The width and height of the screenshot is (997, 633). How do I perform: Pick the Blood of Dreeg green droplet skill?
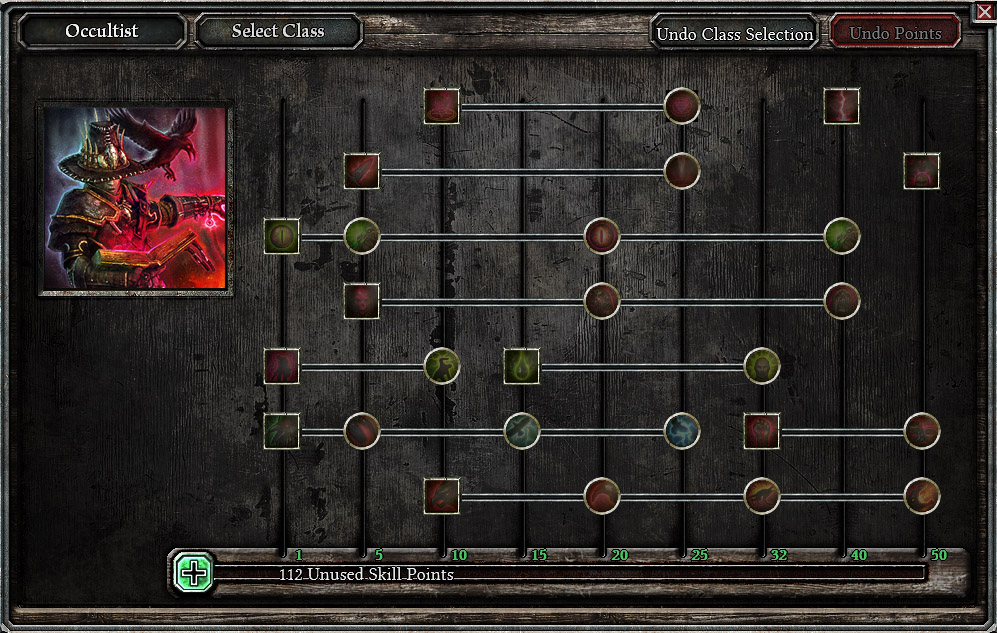point(522,366)
